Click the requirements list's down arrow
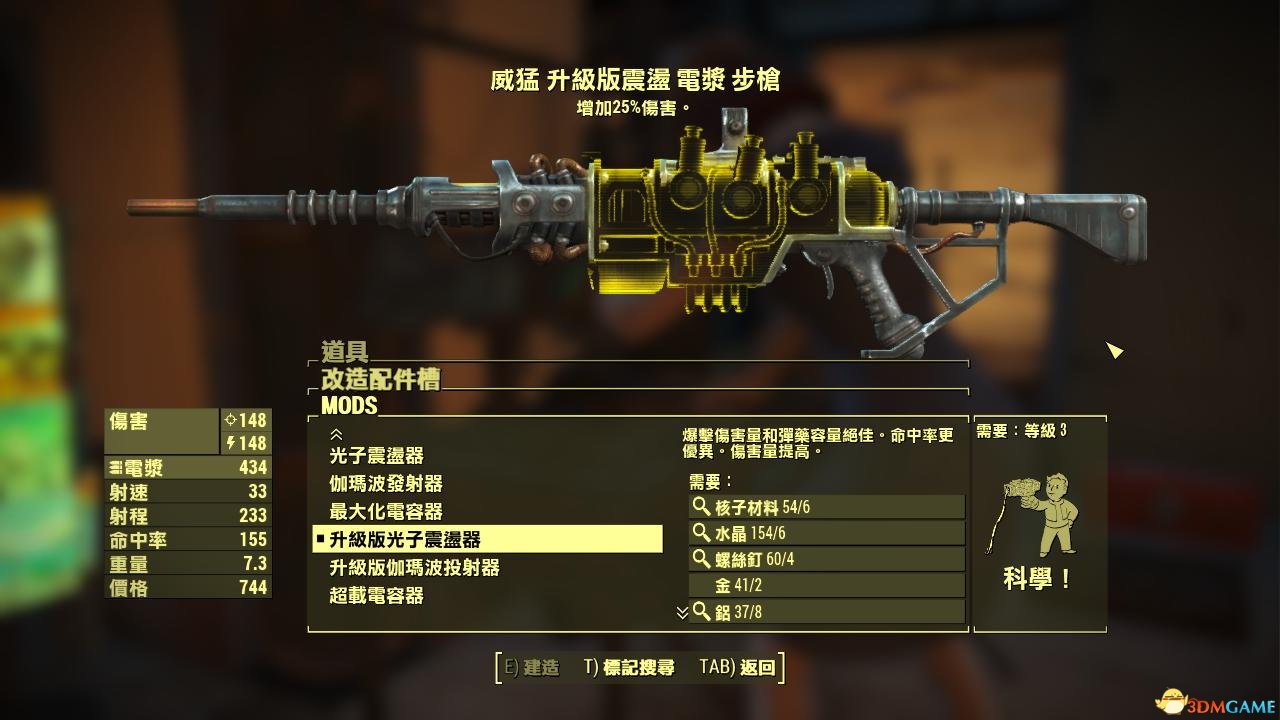 click(682, 611)
